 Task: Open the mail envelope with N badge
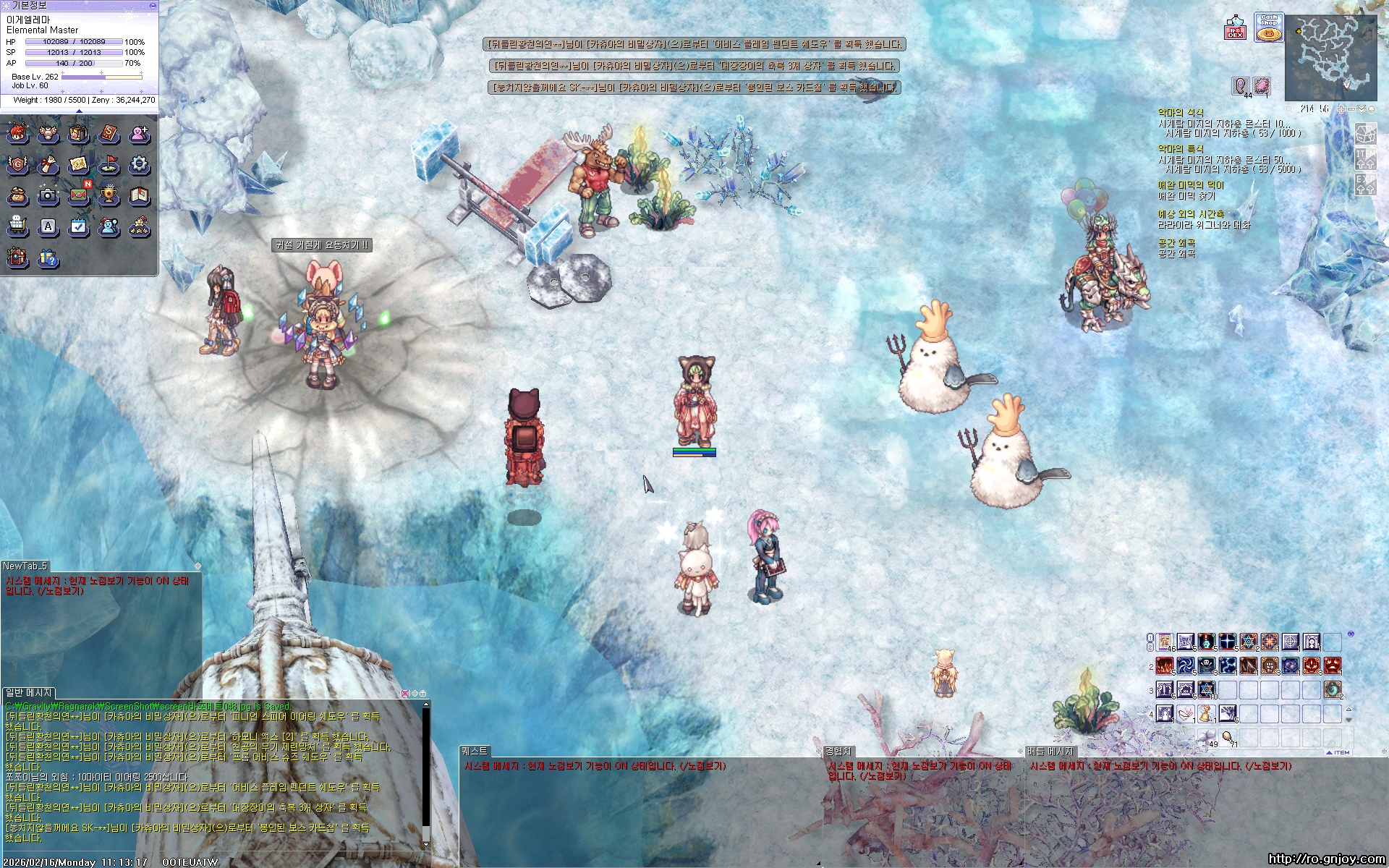pyautogui.click(x=78, y=195)
